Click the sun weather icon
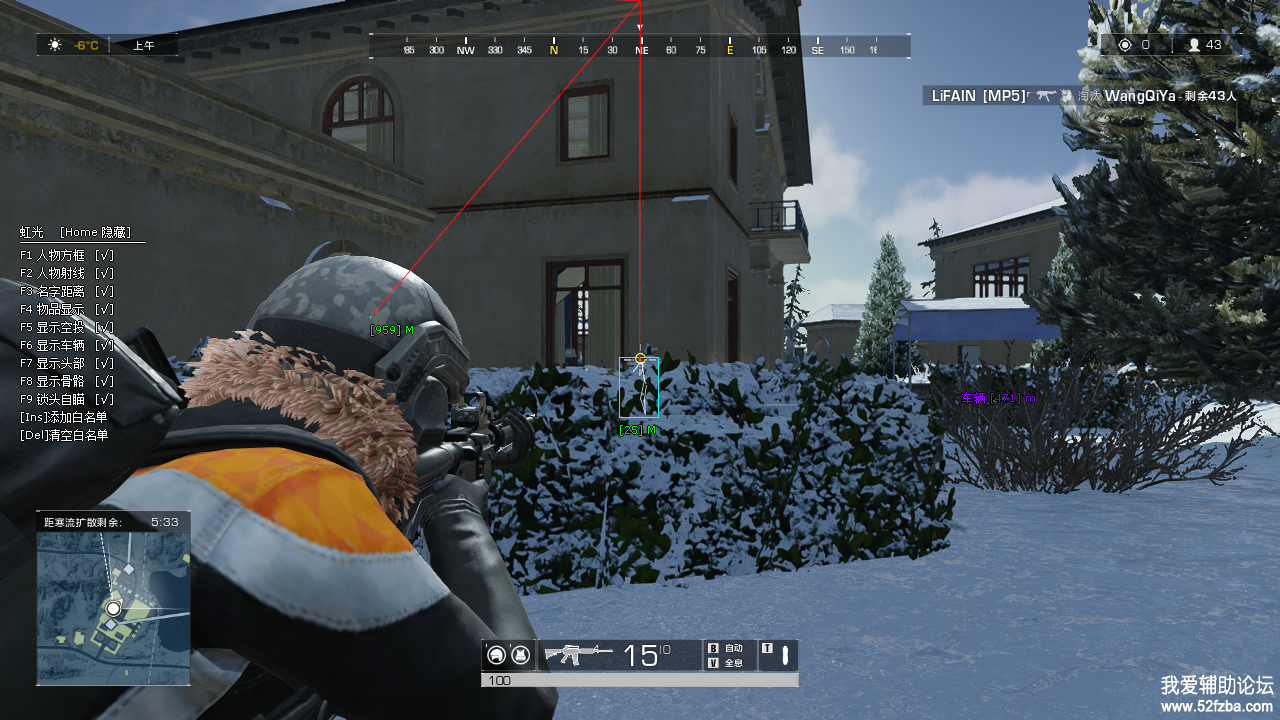This screenshot has width=1280, height=720. click(55, 45)
